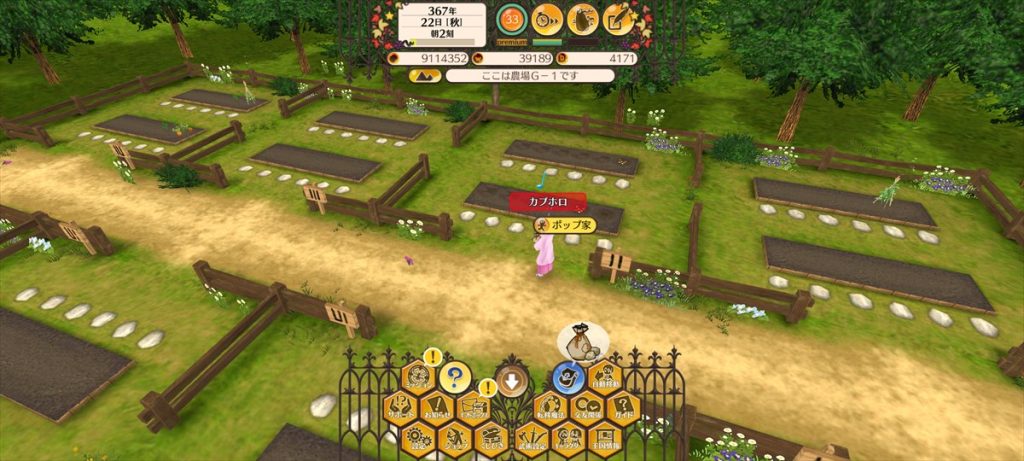Open the サポート support hexagon
The image size is (1024, 461).
coord(401,407)
